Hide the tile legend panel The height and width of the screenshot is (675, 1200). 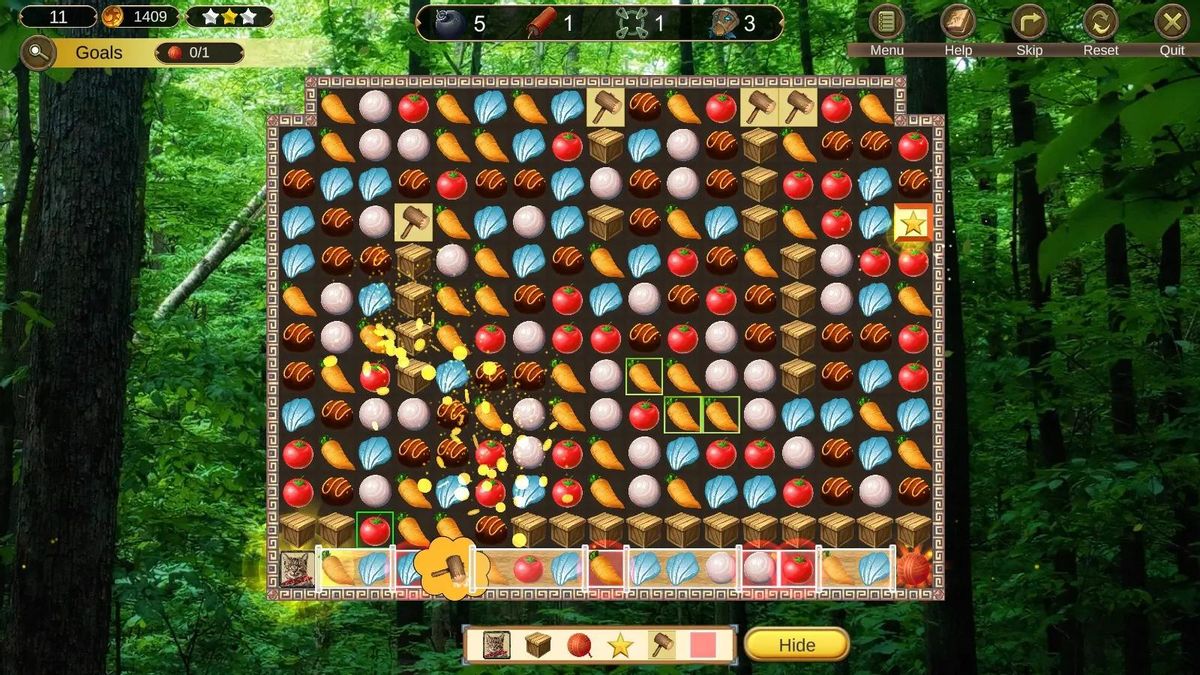coord(796,645)
